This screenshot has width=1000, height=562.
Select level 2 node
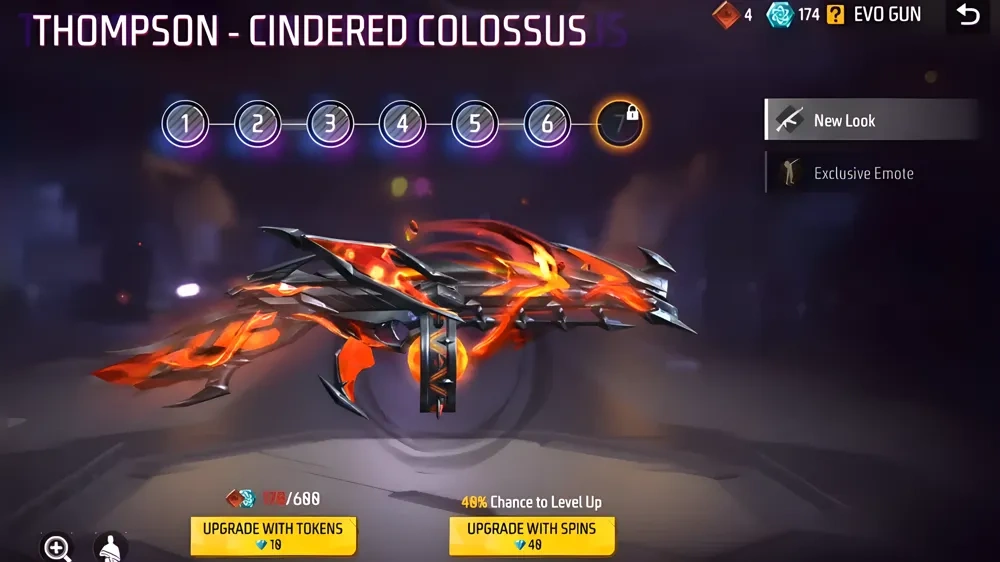[257, 125]
